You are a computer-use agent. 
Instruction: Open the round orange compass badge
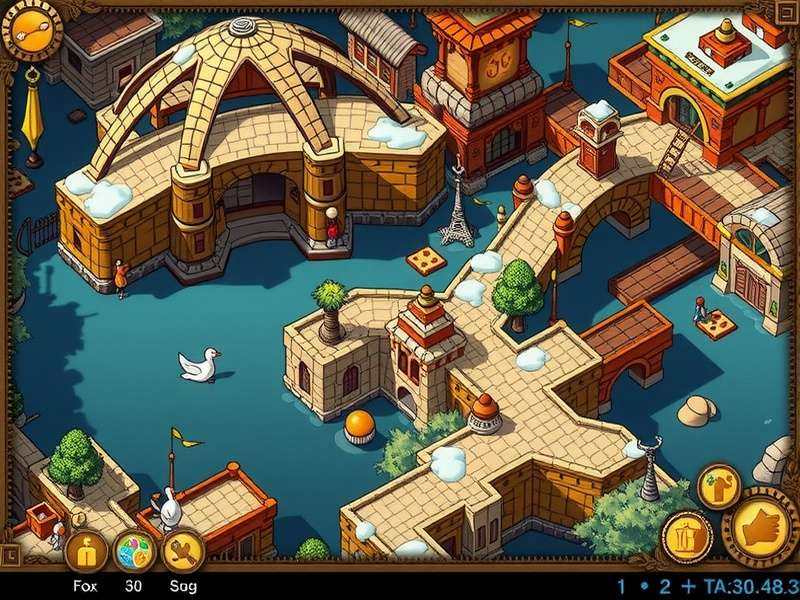click(x=31, y=31)
